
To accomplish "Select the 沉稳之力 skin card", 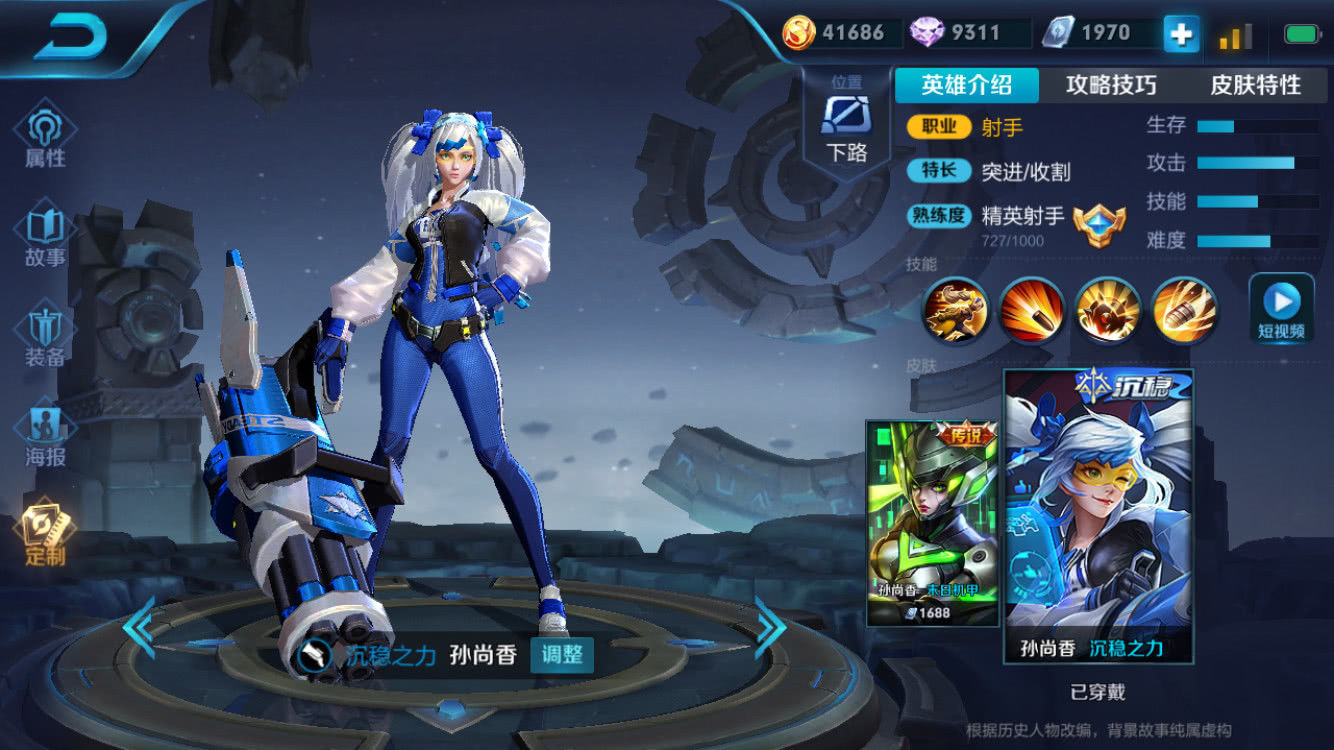I will tap(1098, 515).
